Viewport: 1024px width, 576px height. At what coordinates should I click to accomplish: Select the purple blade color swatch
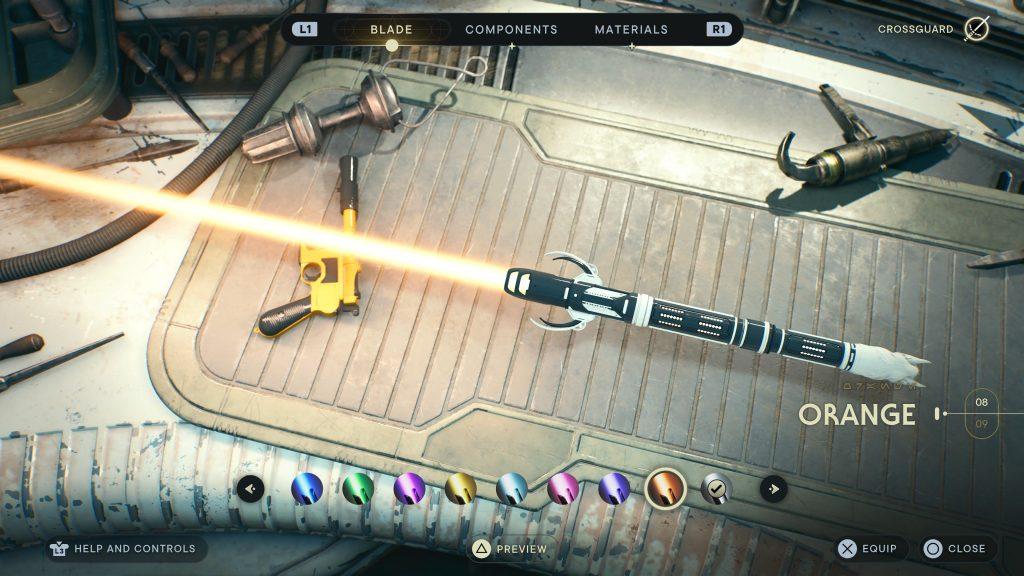tap(409, 489)
